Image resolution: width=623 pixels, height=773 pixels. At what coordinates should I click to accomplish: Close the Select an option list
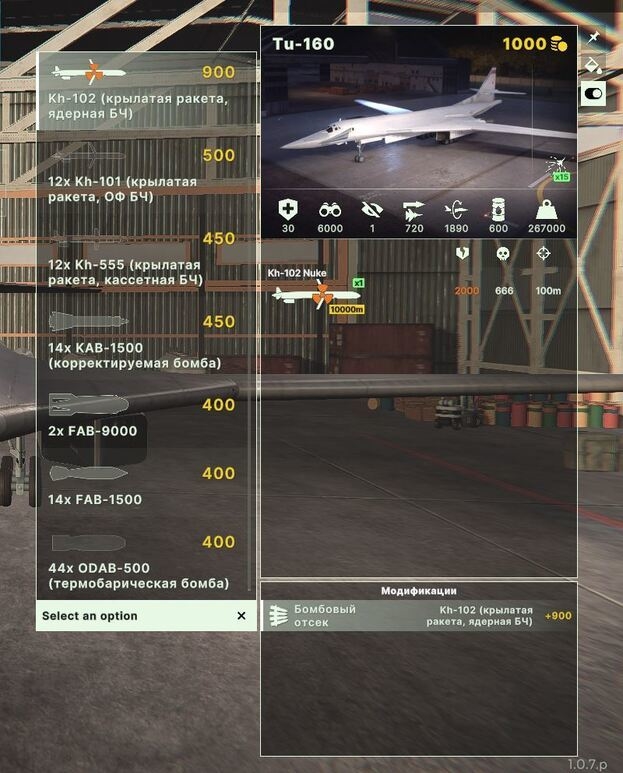pyautogui.click(x=241, y=616)
